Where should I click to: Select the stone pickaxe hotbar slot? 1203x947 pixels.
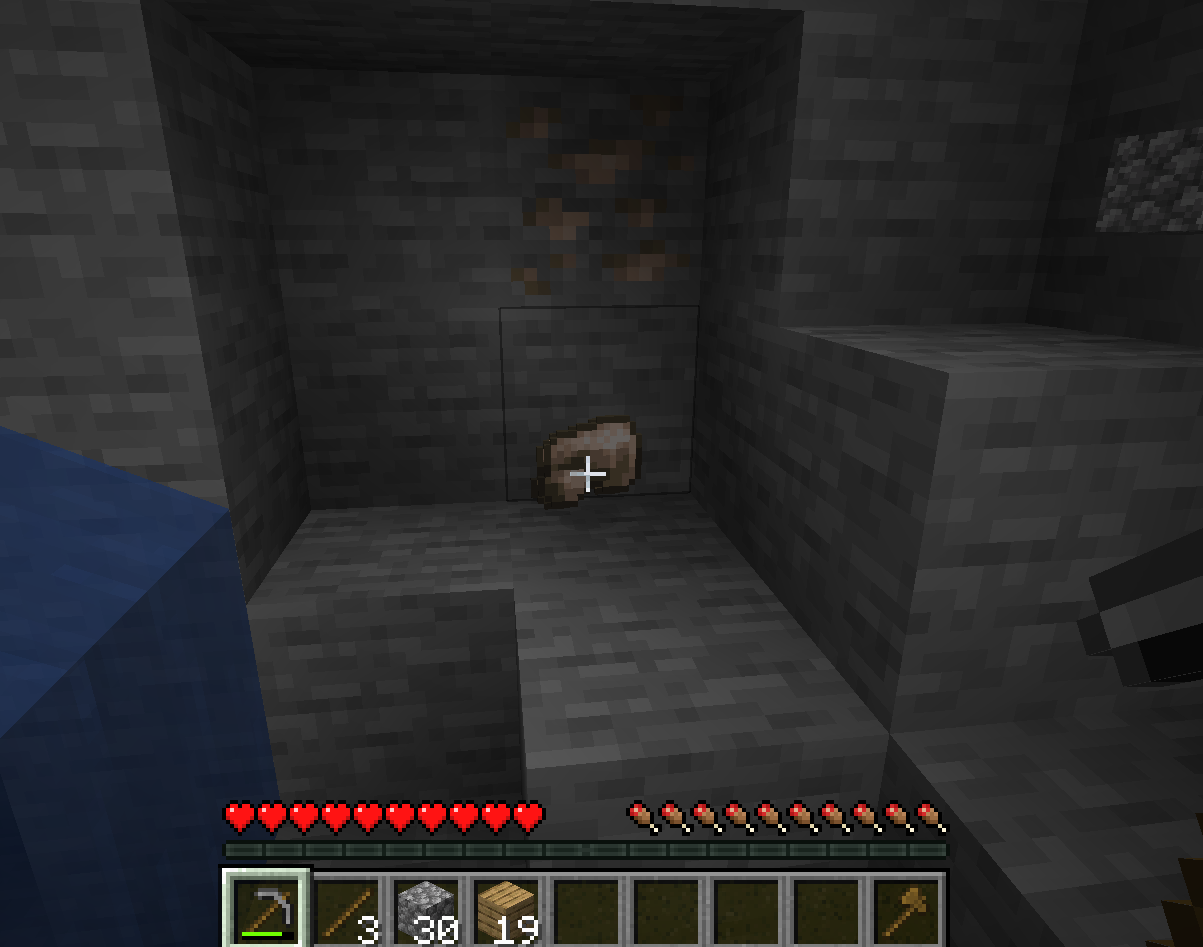pos(267,908)
